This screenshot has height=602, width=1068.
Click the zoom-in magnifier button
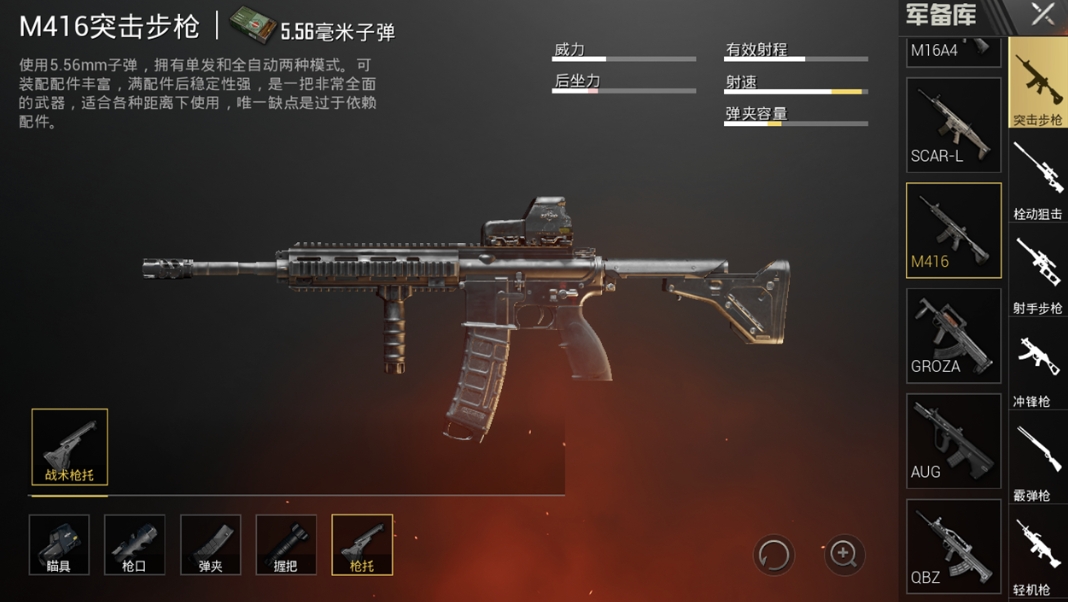tap(844, 554)
